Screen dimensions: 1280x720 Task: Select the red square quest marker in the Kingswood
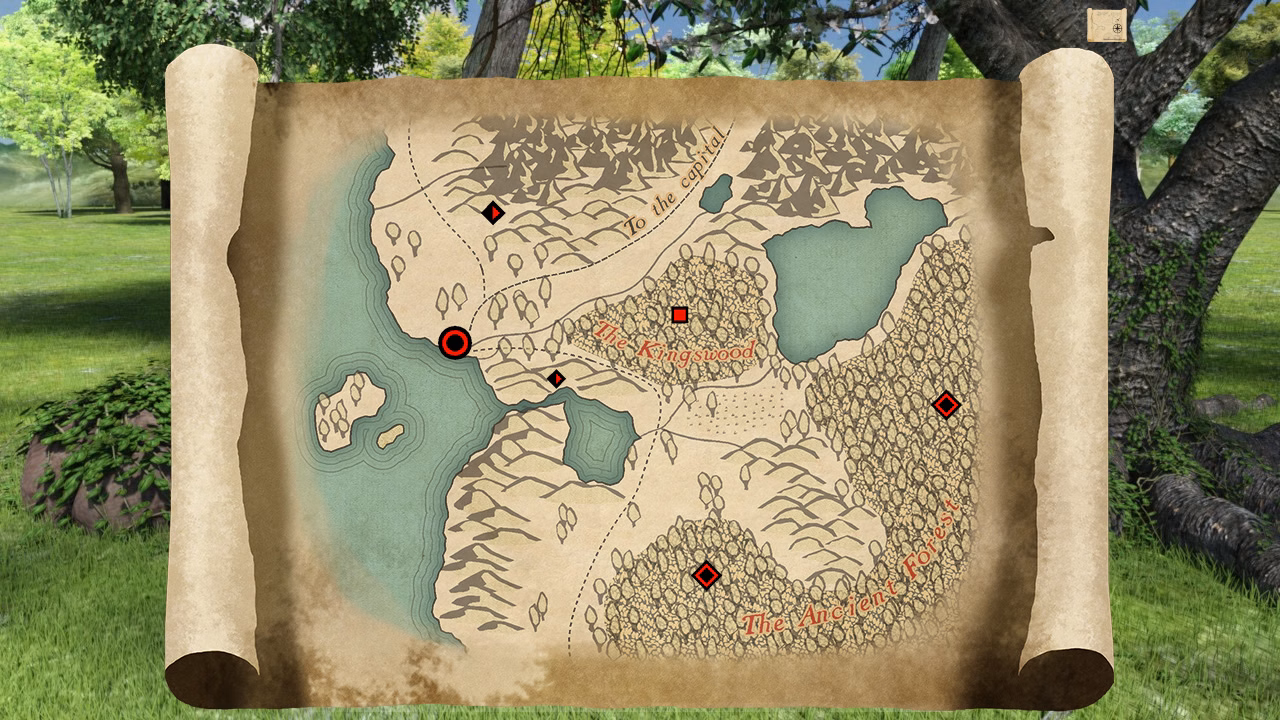pyautogui.click(x=678, y=315)
